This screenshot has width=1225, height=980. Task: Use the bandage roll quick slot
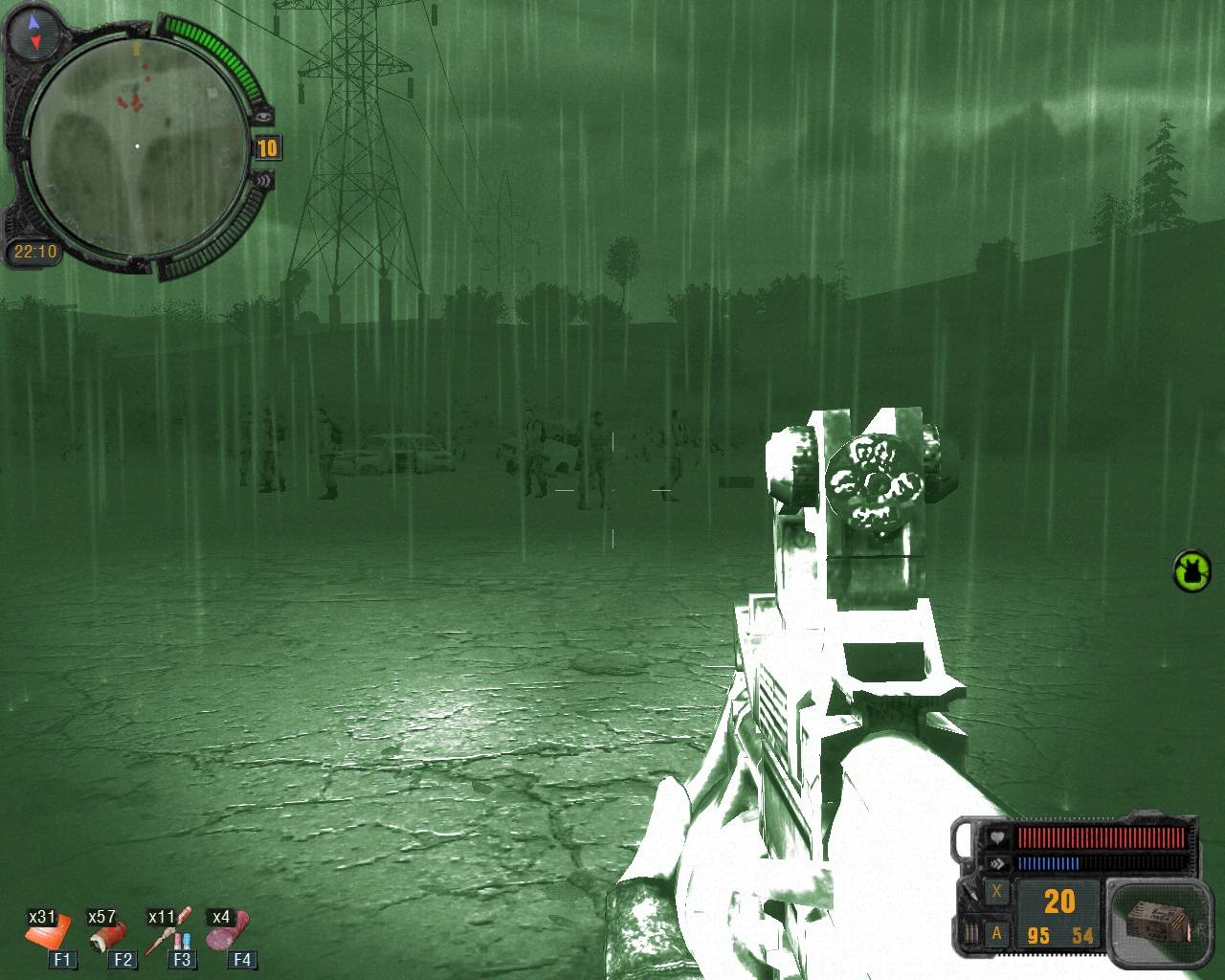pos(110,933)
